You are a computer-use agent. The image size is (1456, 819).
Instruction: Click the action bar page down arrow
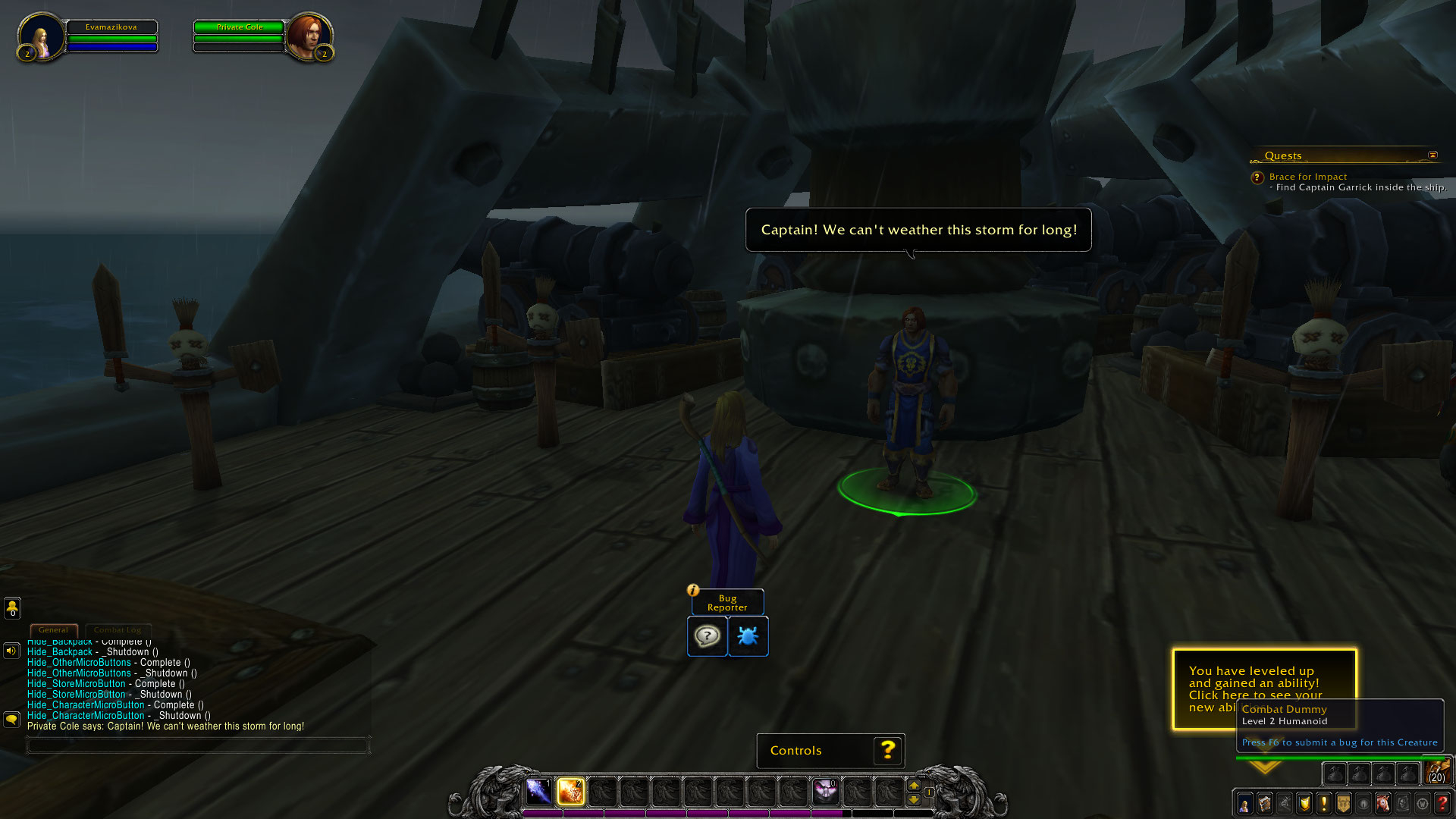(914, 799)
